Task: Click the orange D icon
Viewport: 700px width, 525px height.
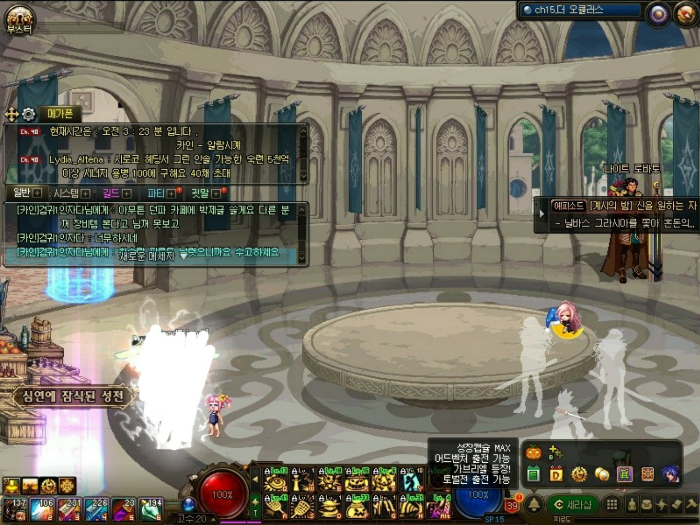Action: click(x=555, y=473)
